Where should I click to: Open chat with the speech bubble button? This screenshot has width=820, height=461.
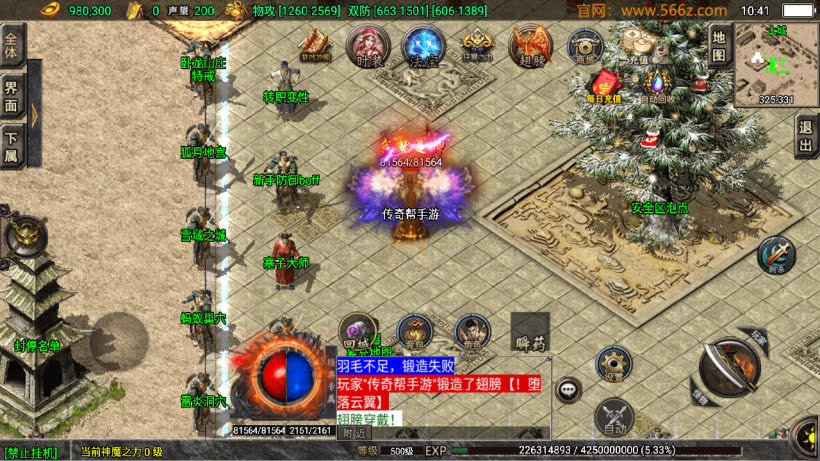[x=569, y=388]
